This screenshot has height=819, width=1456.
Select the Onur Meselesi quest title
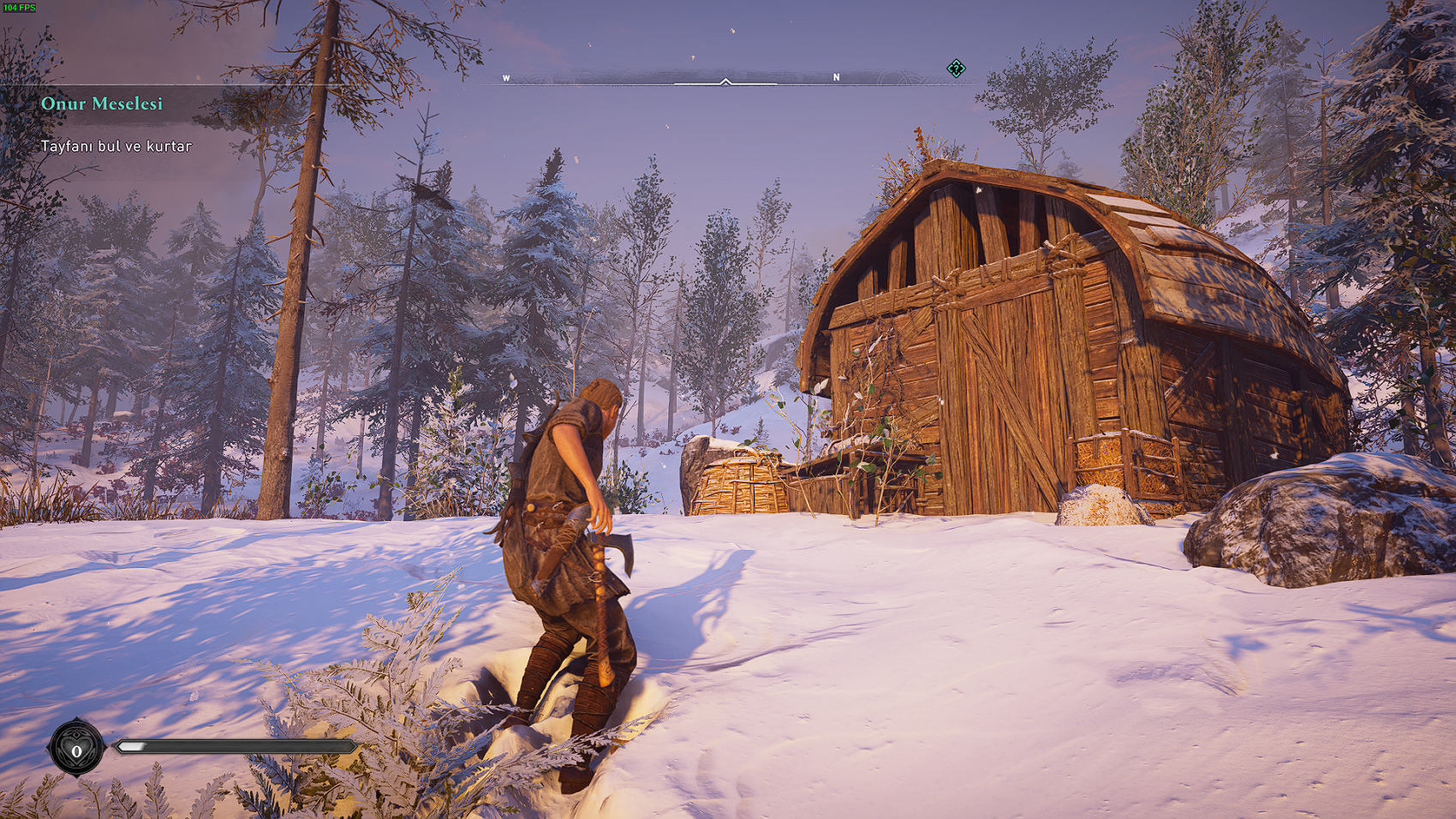pyautogui.click(x=102, y=104)
